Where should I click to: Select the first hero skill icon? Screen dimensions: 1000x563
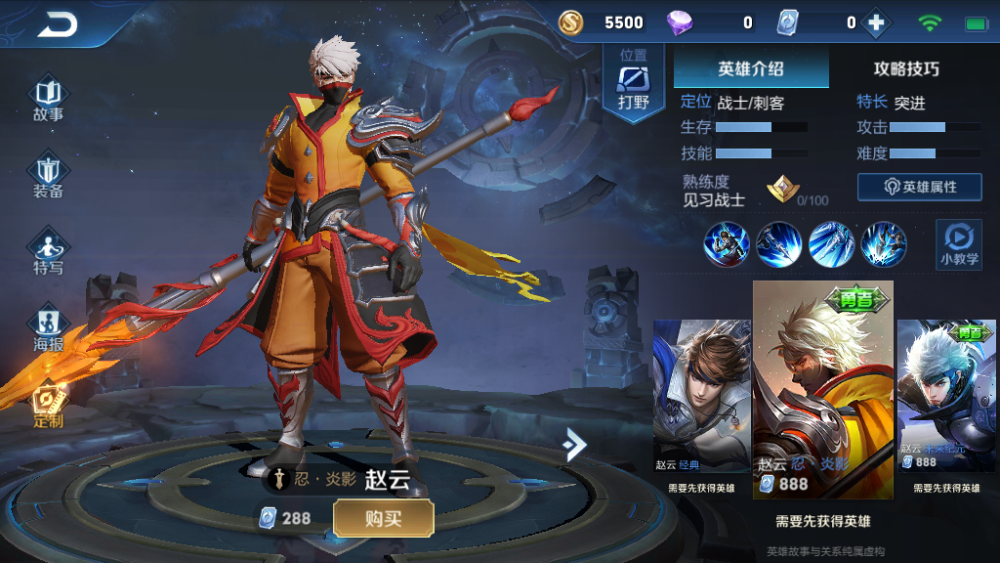pos(726,243)
